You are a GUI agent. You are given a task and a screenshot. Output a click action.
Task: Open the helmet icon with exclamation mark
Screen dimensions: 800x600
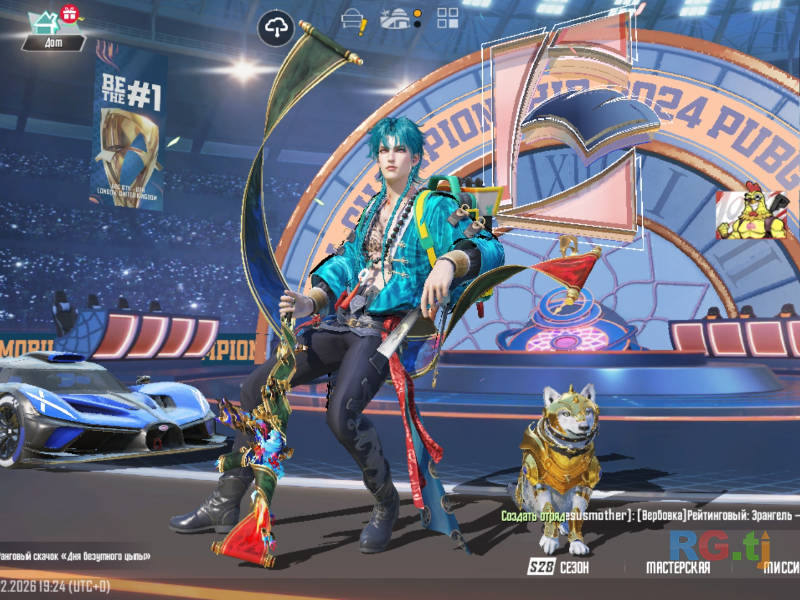354,18
